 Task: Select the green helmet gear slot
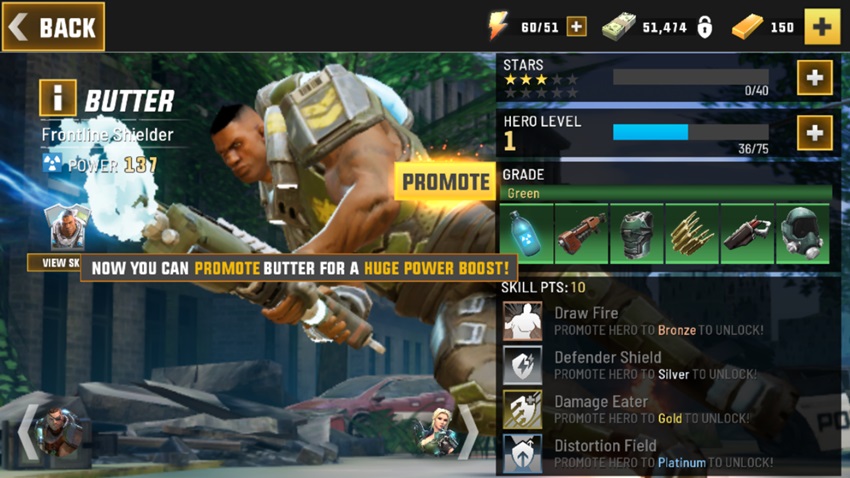[x=801, y=234]
